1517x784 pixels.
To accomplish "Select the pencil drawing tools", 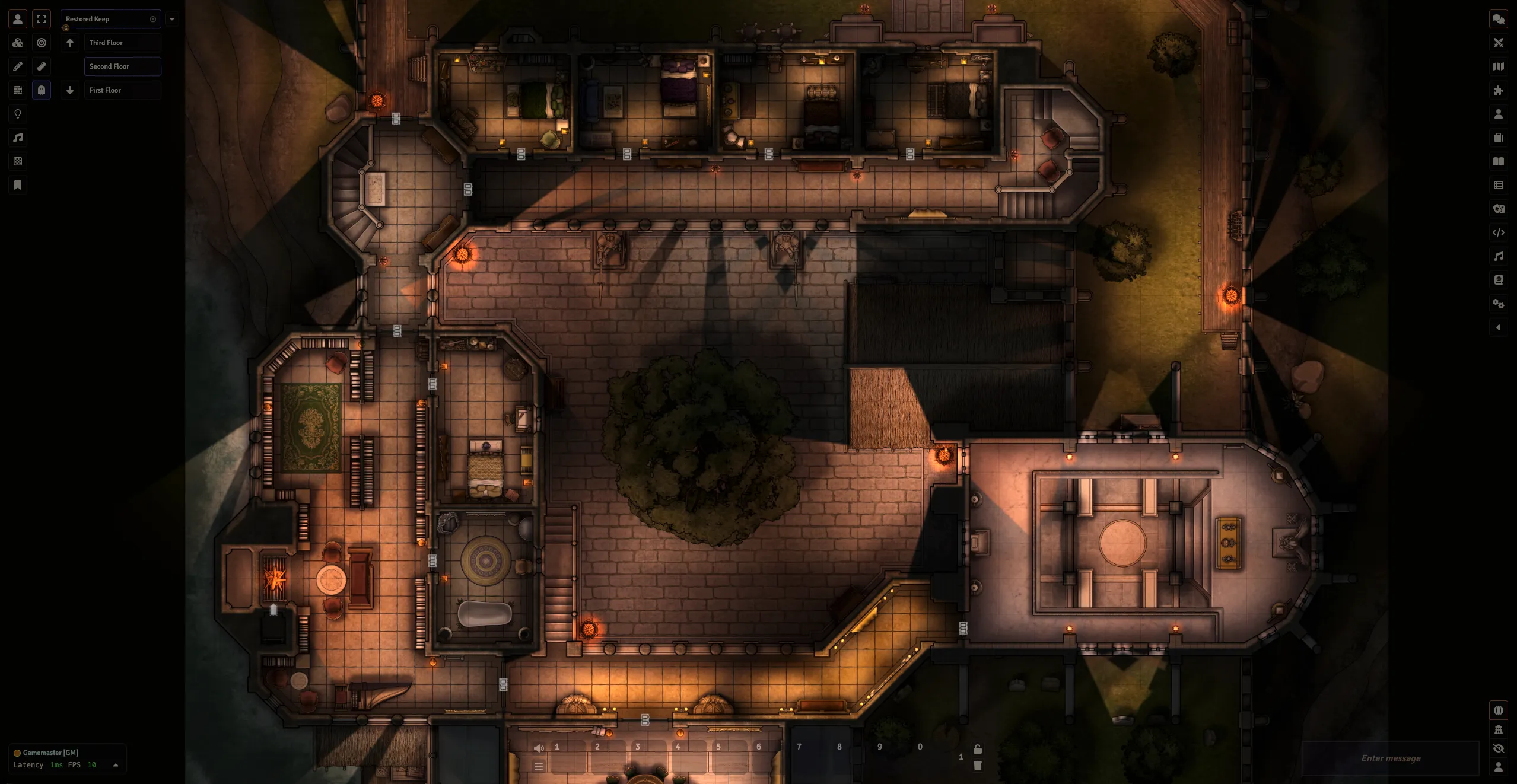I will [18, 66].
